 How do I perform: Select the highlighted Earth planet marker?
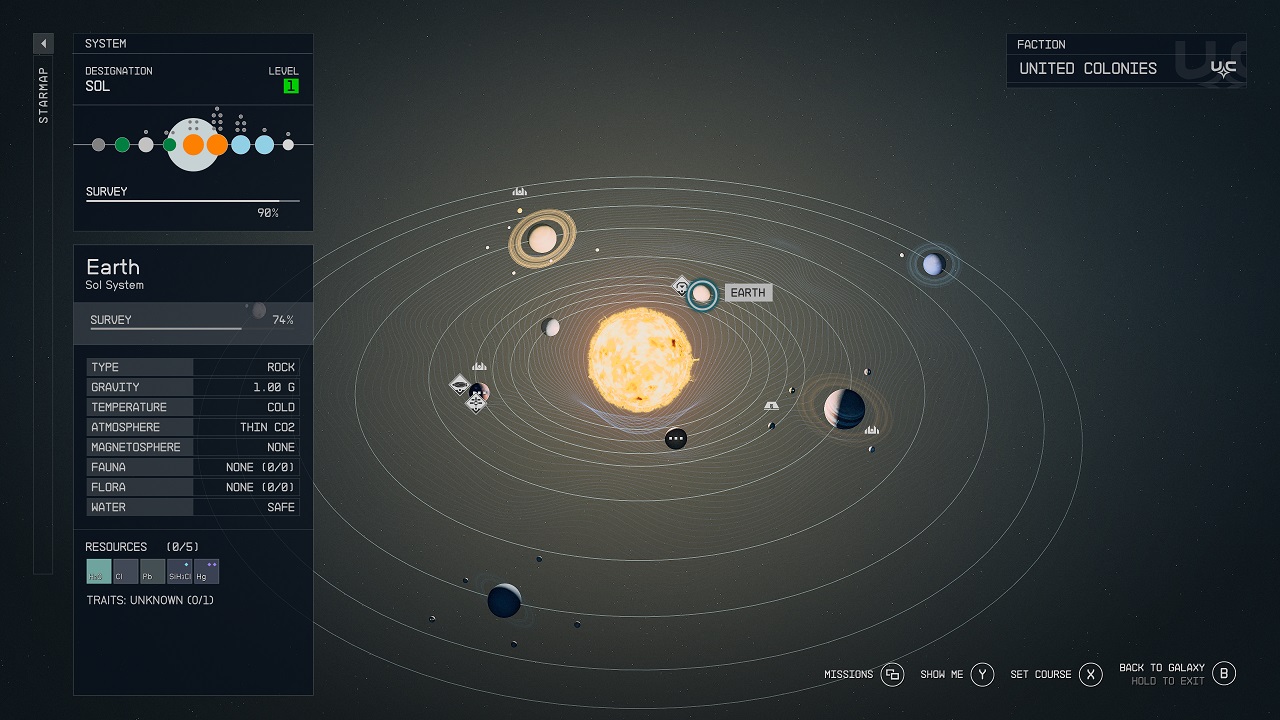702,294
